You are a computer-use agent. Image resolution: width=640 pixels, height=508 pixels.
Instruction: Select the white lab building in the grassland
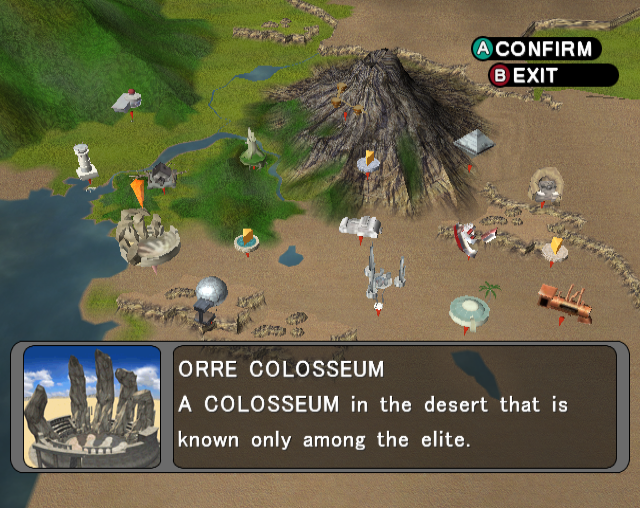[126, 100]
